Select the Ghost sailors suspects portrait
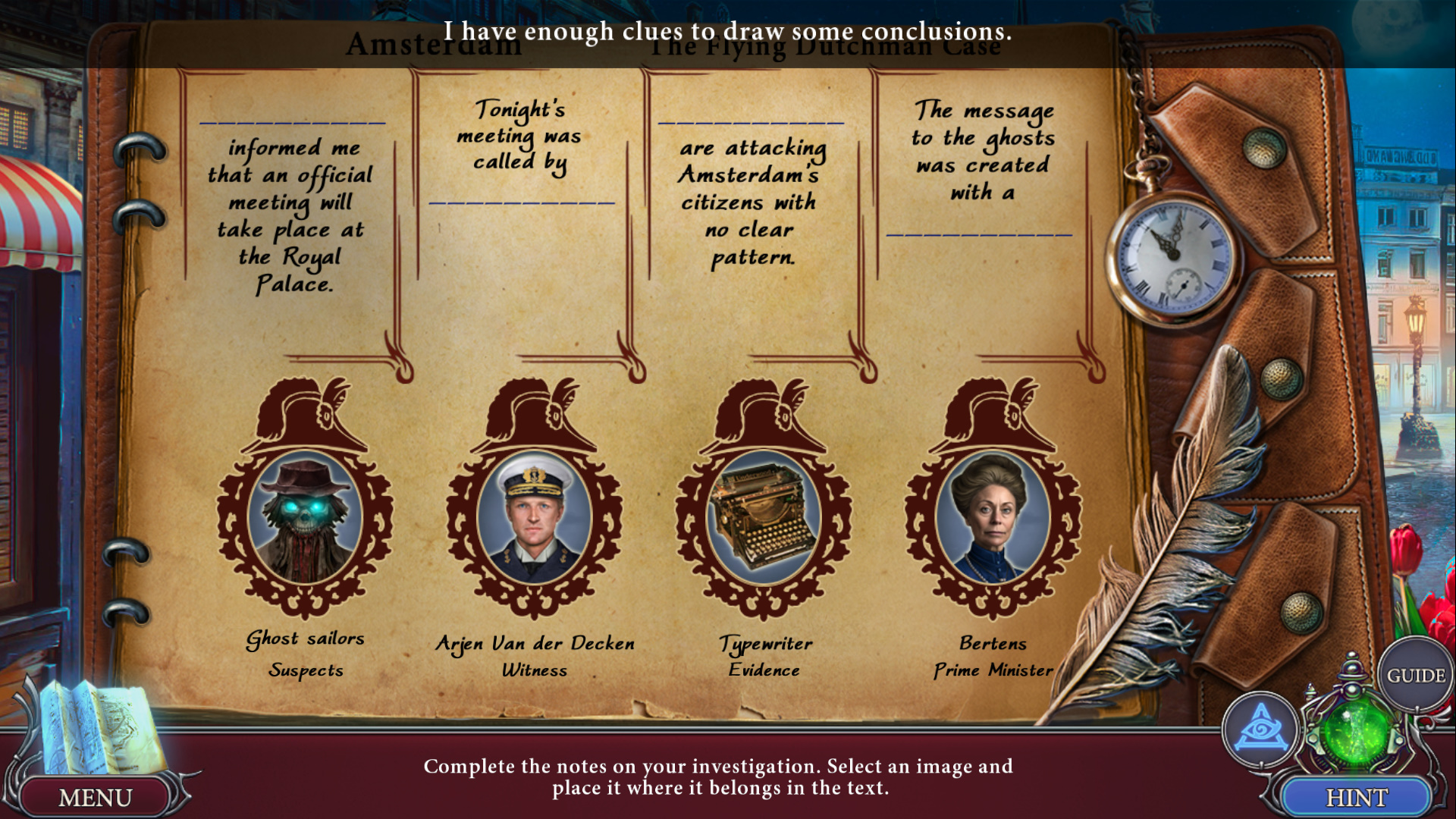Screen dimensions: 1456x819 click(x=305, y=517)
